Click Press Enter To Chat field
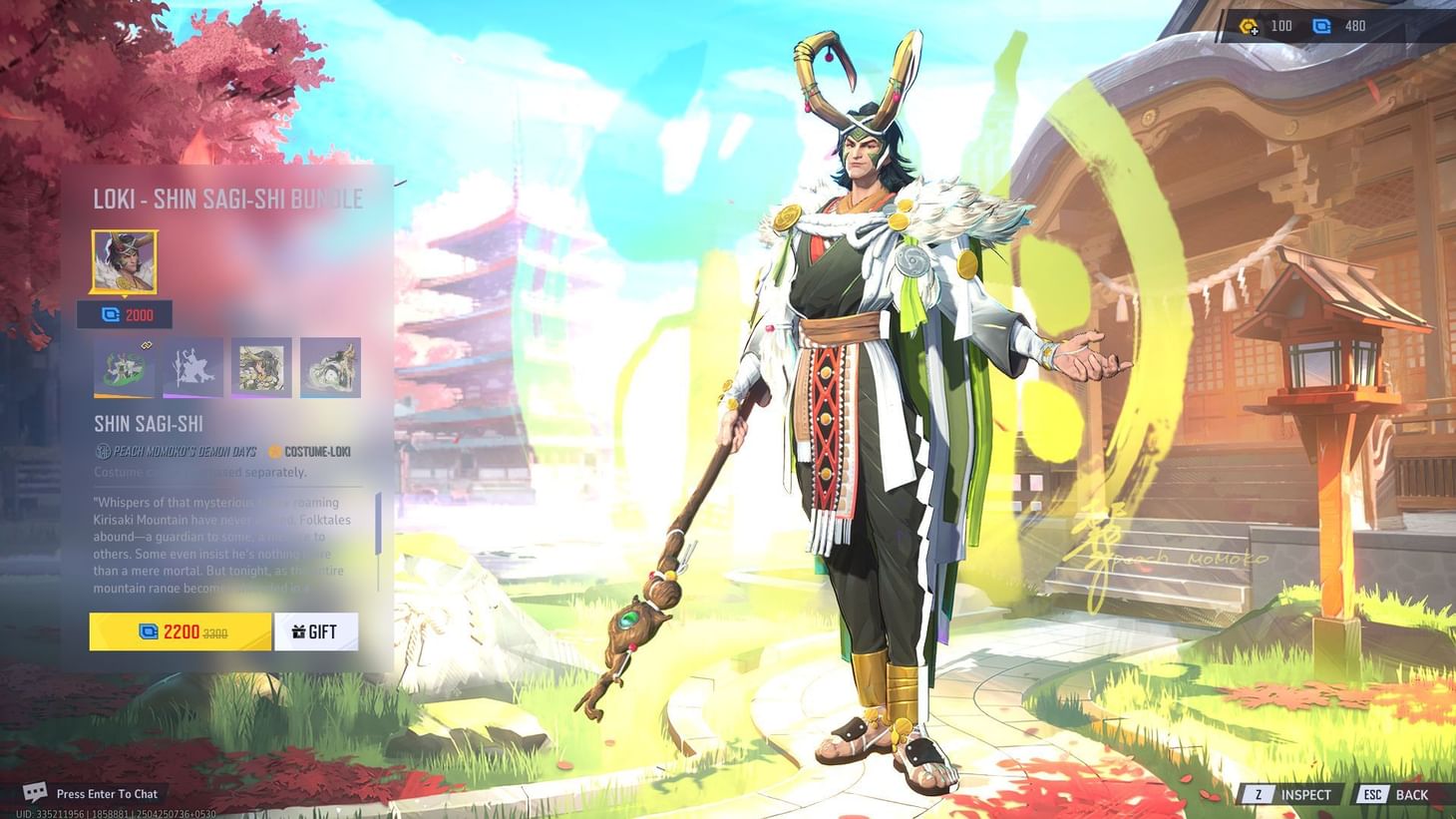 coord(107,793)
